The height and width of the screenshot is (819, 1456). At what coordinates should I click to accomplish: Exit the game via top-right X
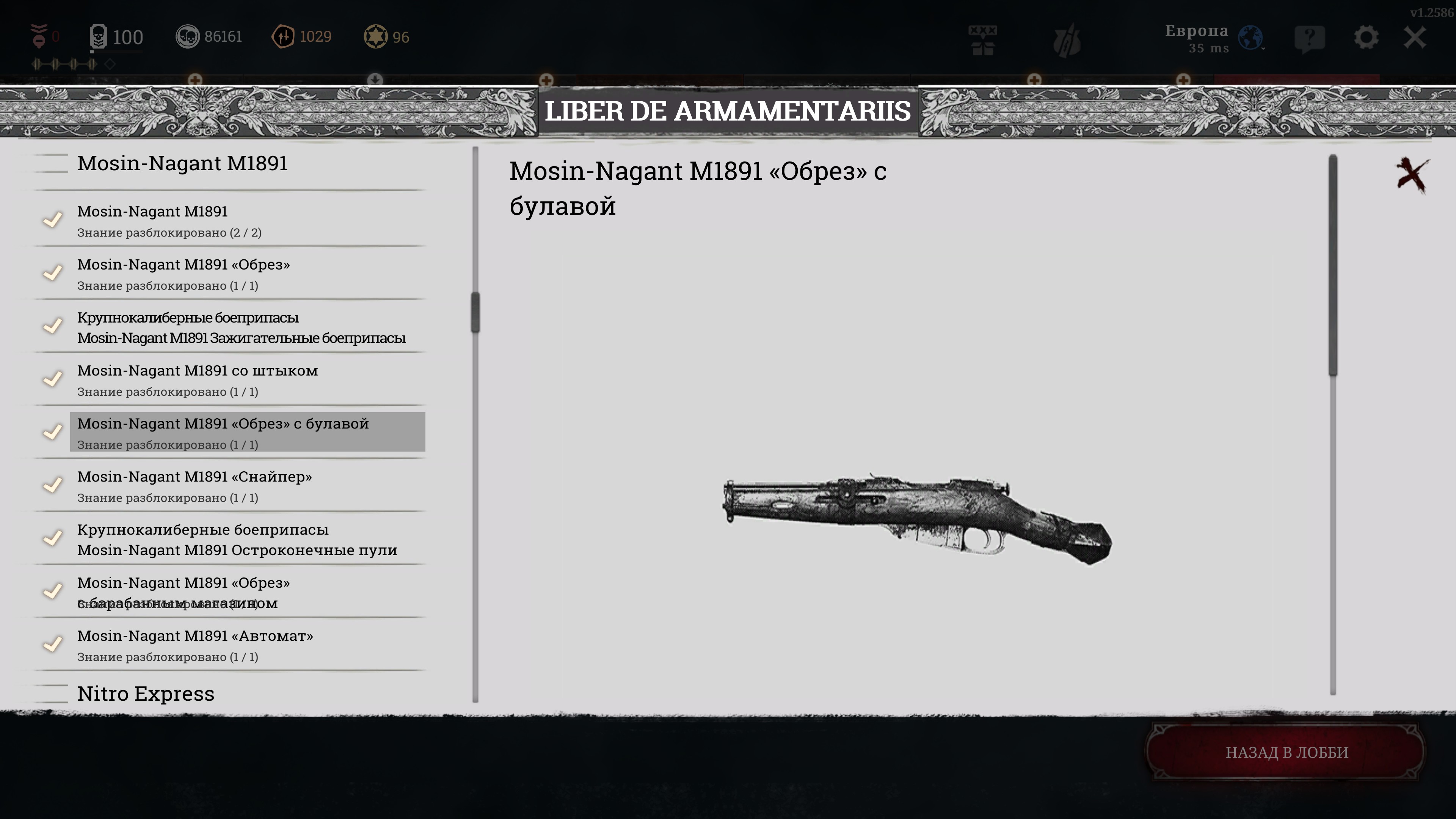(1415, 38)
